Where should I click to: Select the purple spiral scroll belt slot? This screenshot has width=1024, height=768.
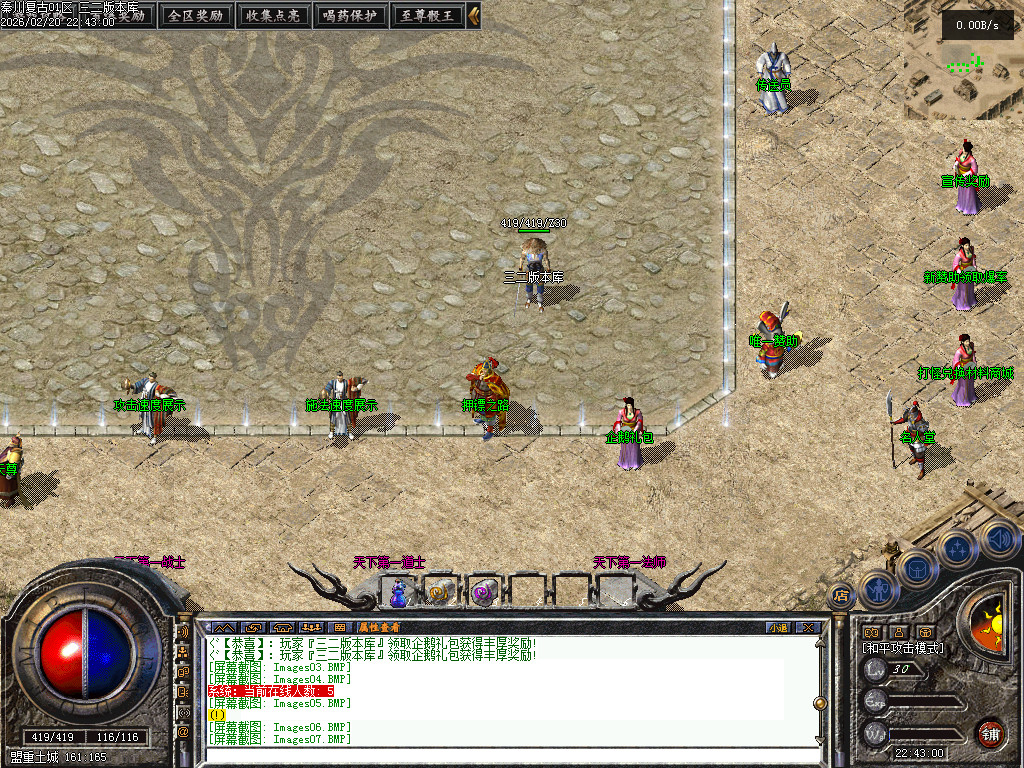(484, 593)
